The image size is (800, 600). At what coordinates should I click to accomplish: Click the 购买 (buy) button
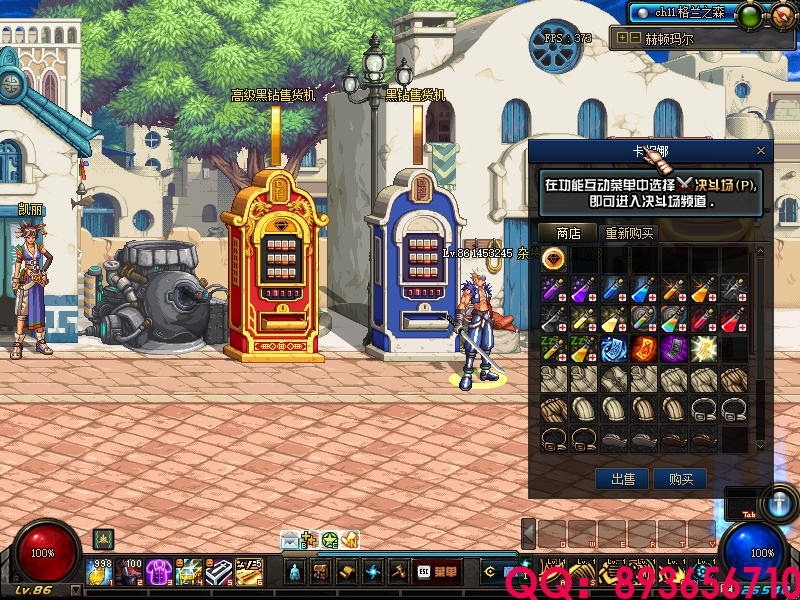coord(680,479)
